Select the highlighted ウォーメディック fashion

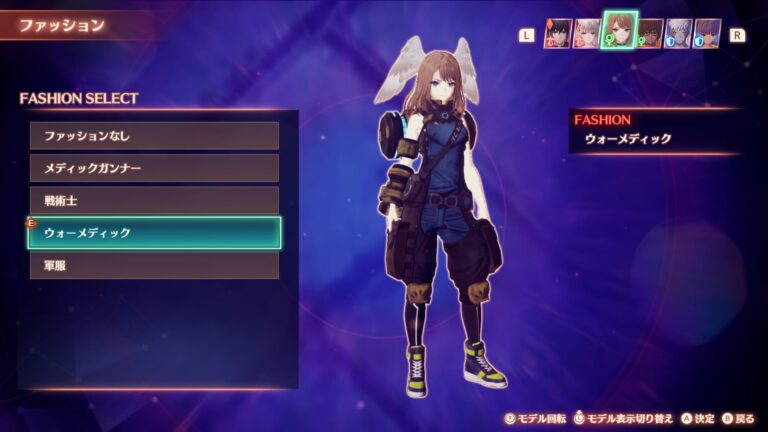point(154,233)
